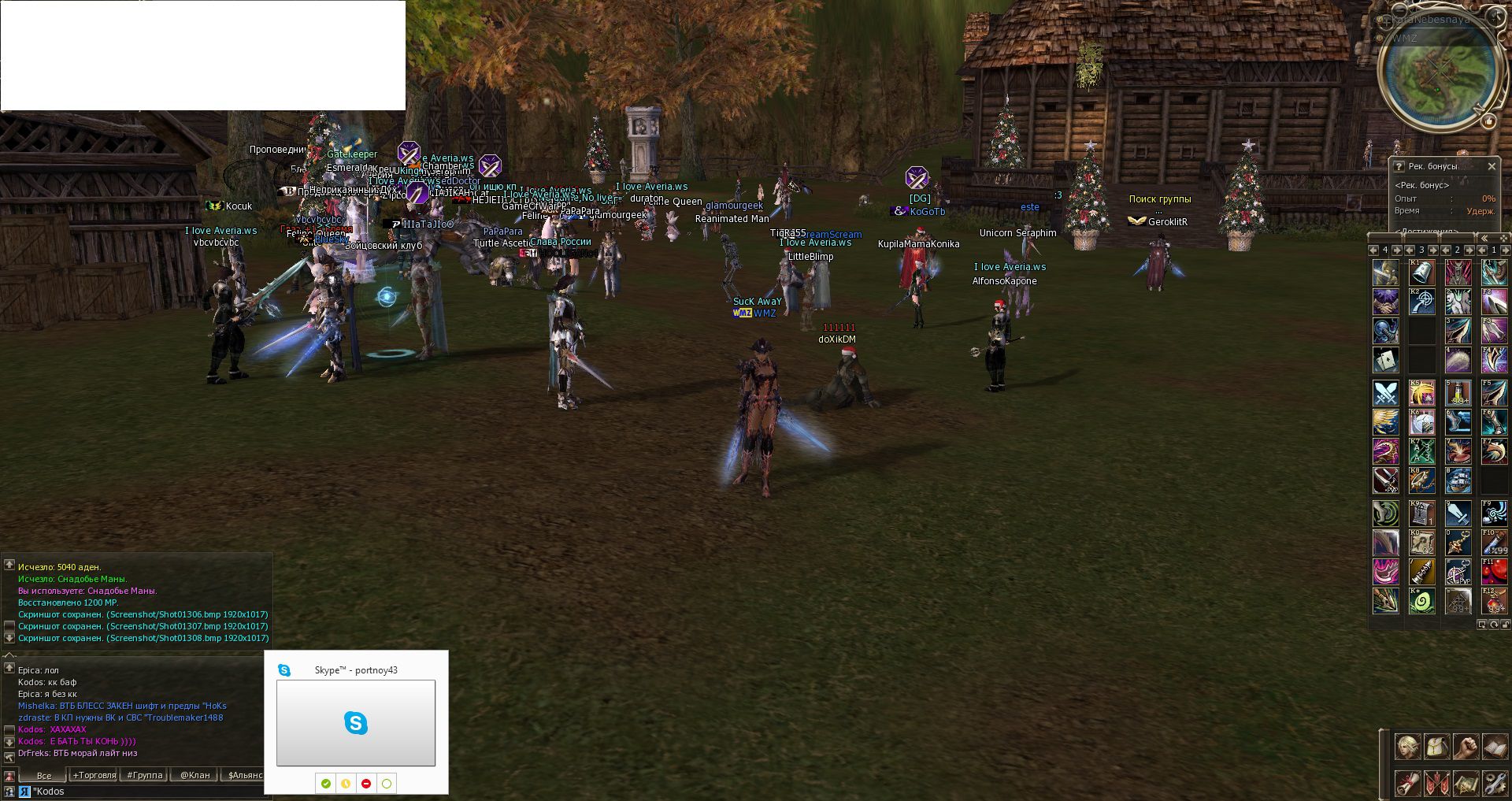This screenshot has width=1512, height=801.
Task: Open the book icon in the bottom menu
Action: click(1495, 745)
